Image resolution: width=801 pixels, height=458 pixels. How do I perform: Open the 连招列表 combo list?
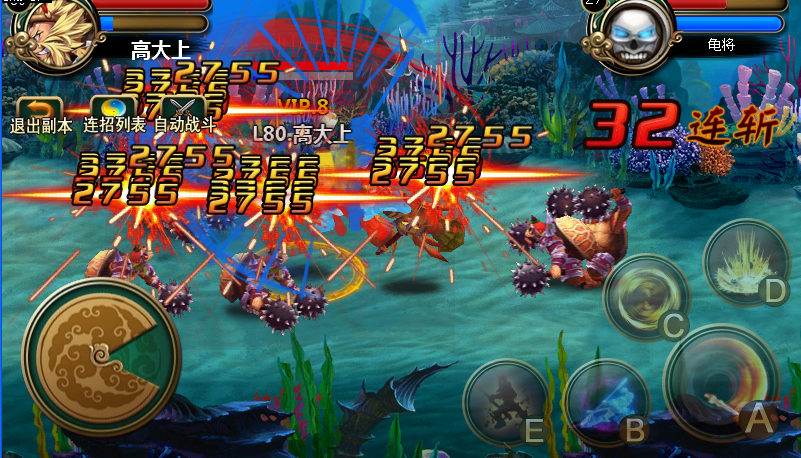[113, 112]
